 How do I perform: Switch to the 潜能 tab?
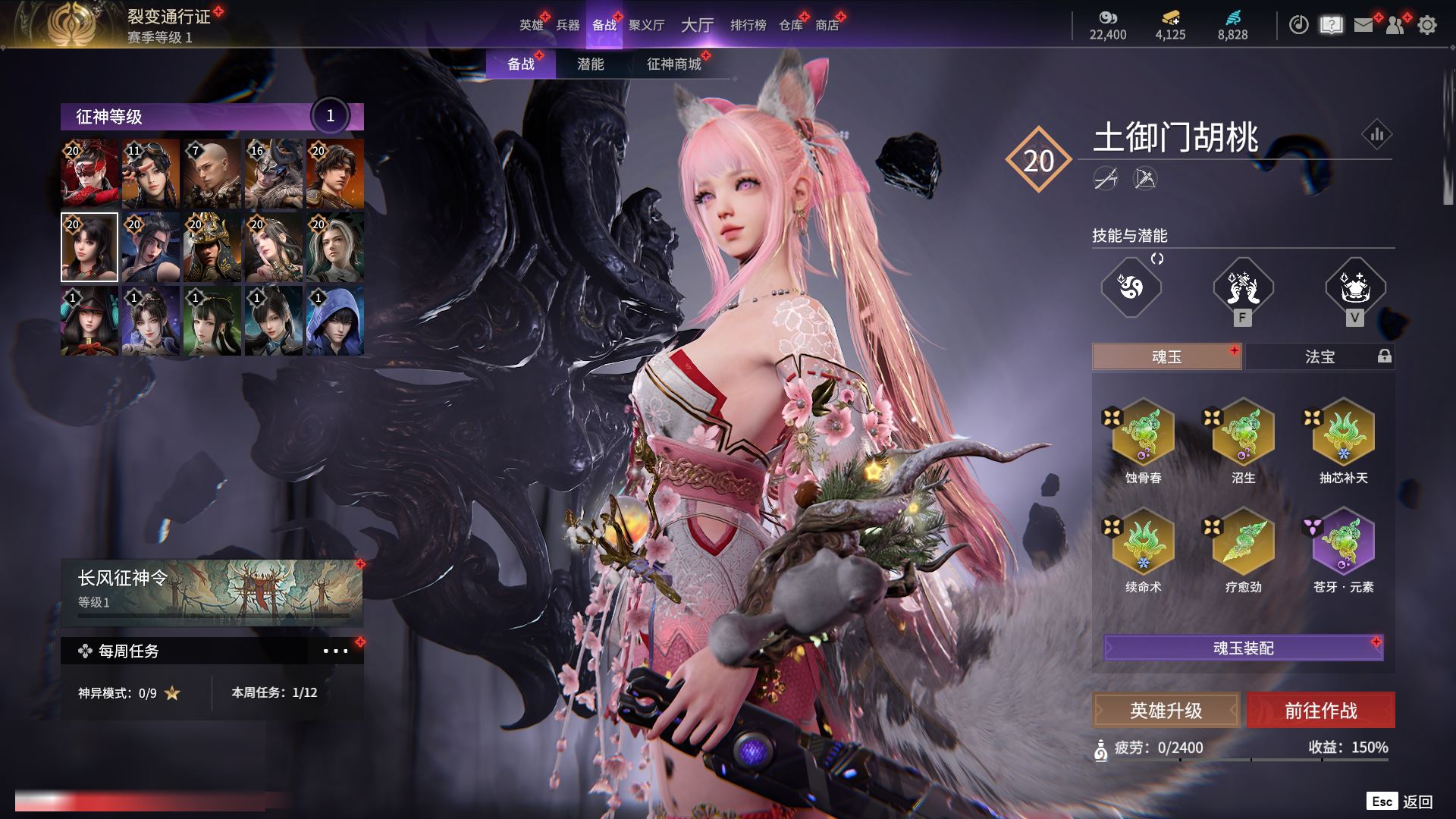click(590, 64)
